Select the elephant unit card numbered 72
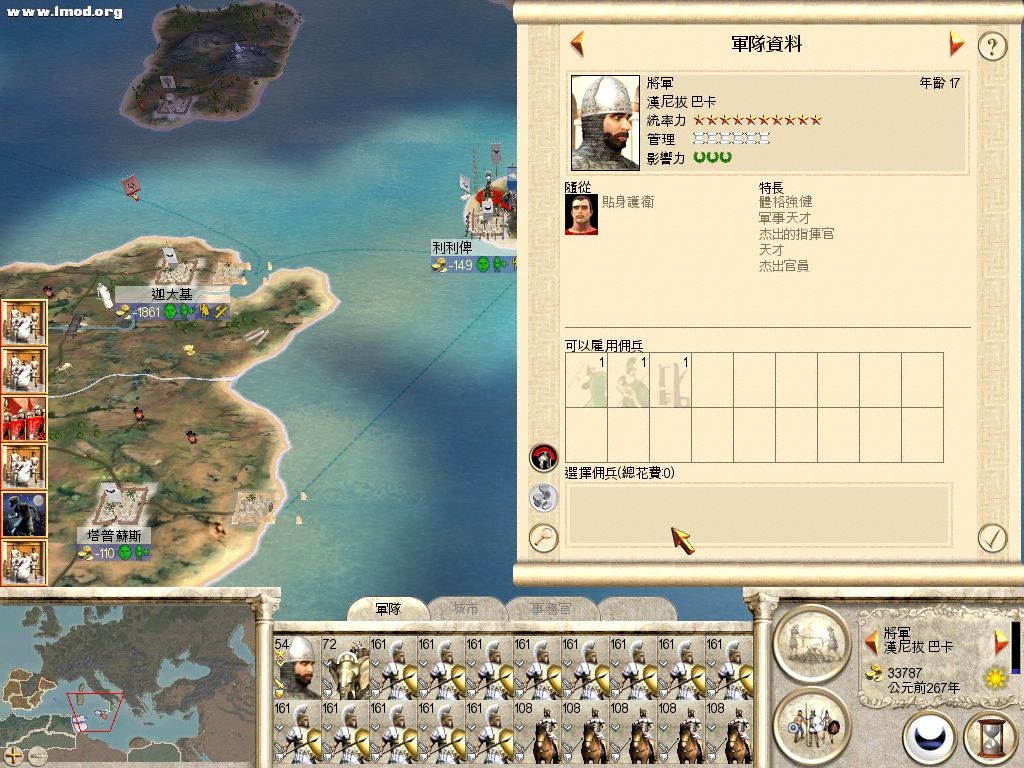 343,666
